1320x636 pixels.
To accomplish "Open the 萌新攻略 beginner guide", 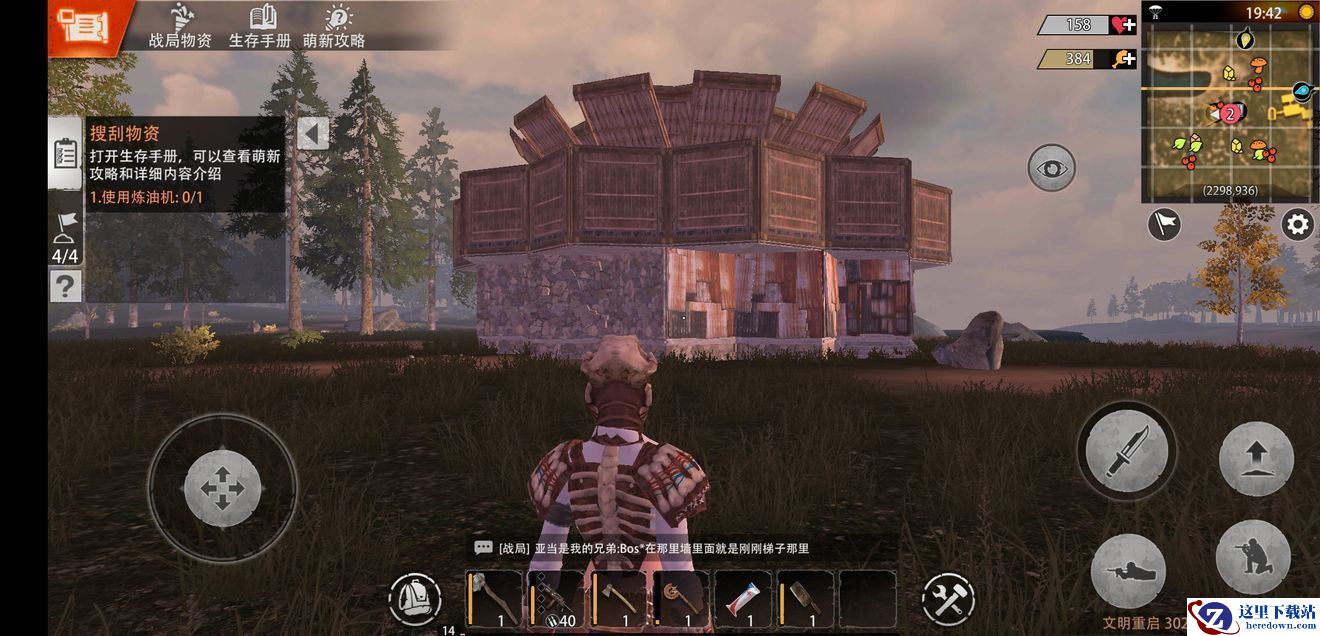I will (334, 26).
